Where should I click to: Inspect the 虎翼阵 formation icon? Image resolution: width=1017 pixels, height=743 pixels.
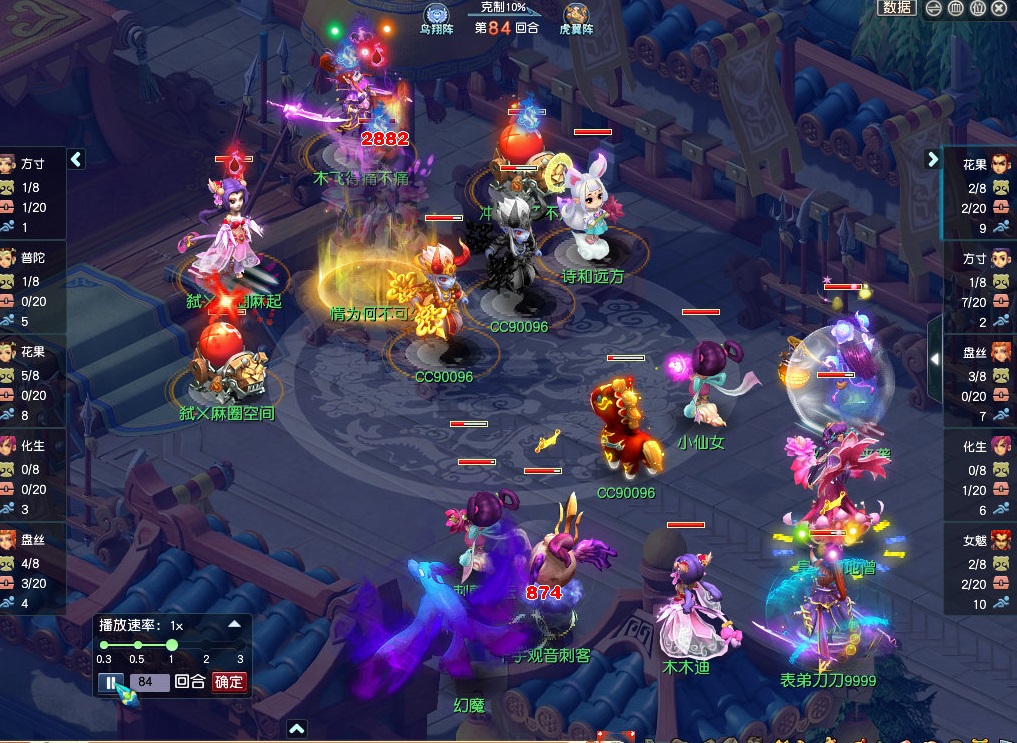[575, 14]
